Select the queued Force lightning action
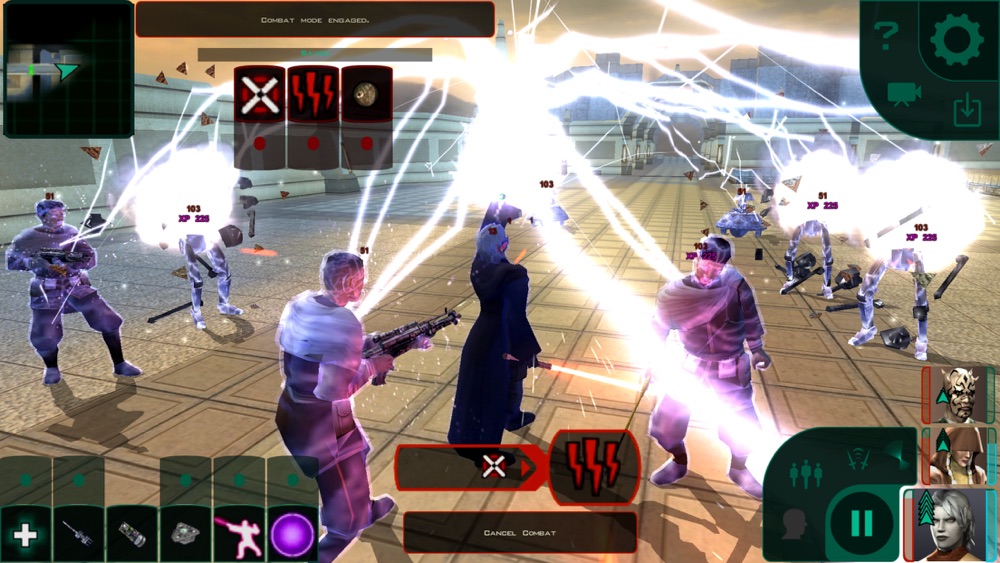 594,466
